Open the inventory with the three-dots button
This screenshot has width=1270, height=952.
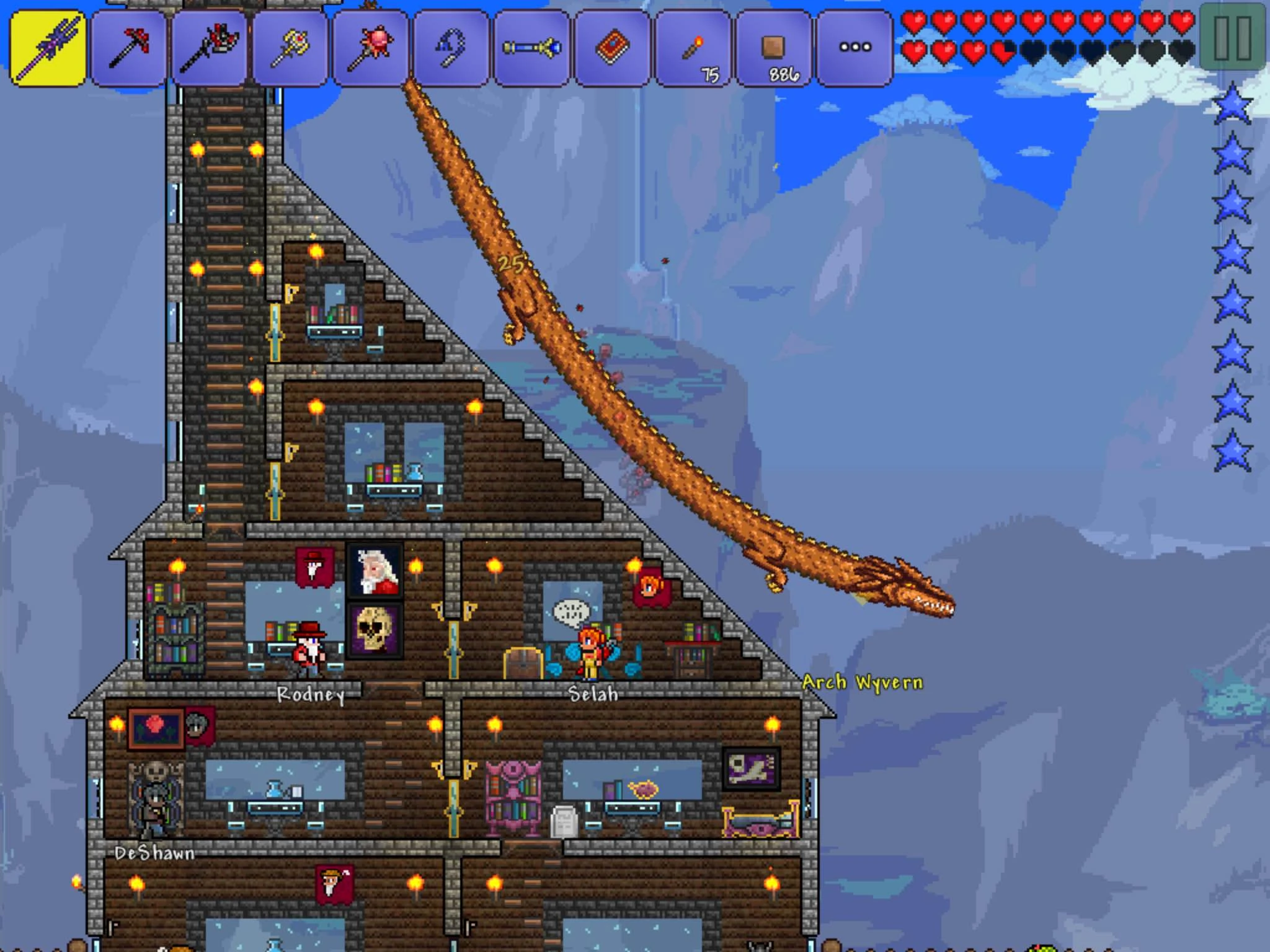[x=855, y=47]
